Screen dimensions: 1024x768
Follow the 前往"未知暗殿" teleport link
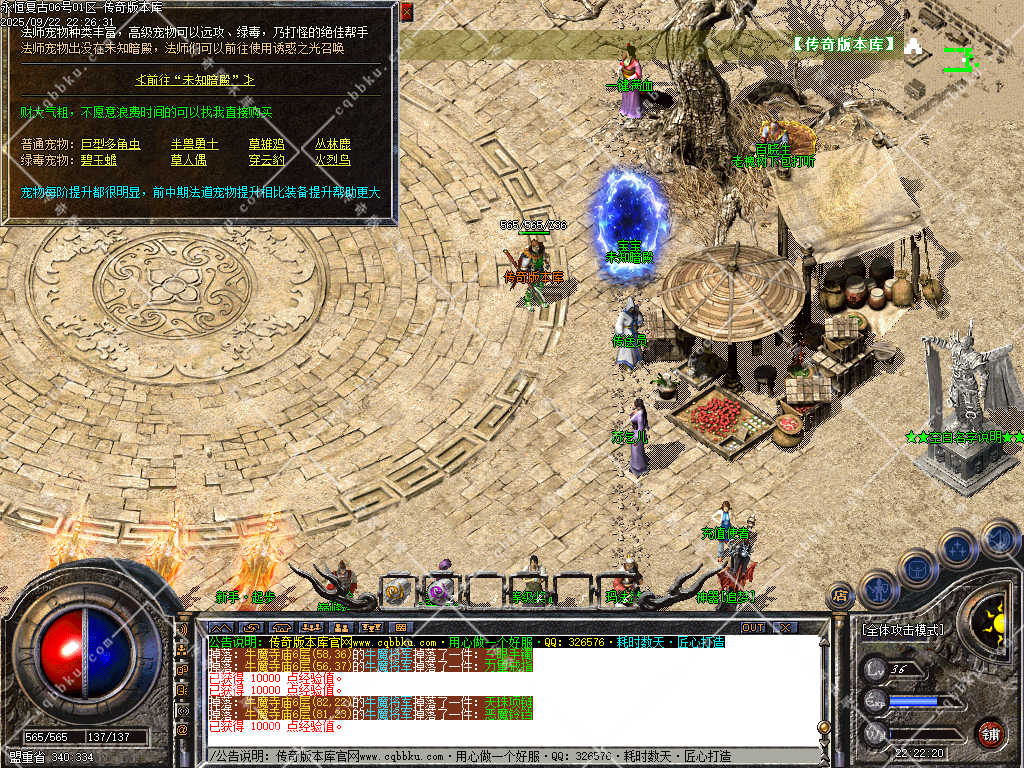pos(195,79)
